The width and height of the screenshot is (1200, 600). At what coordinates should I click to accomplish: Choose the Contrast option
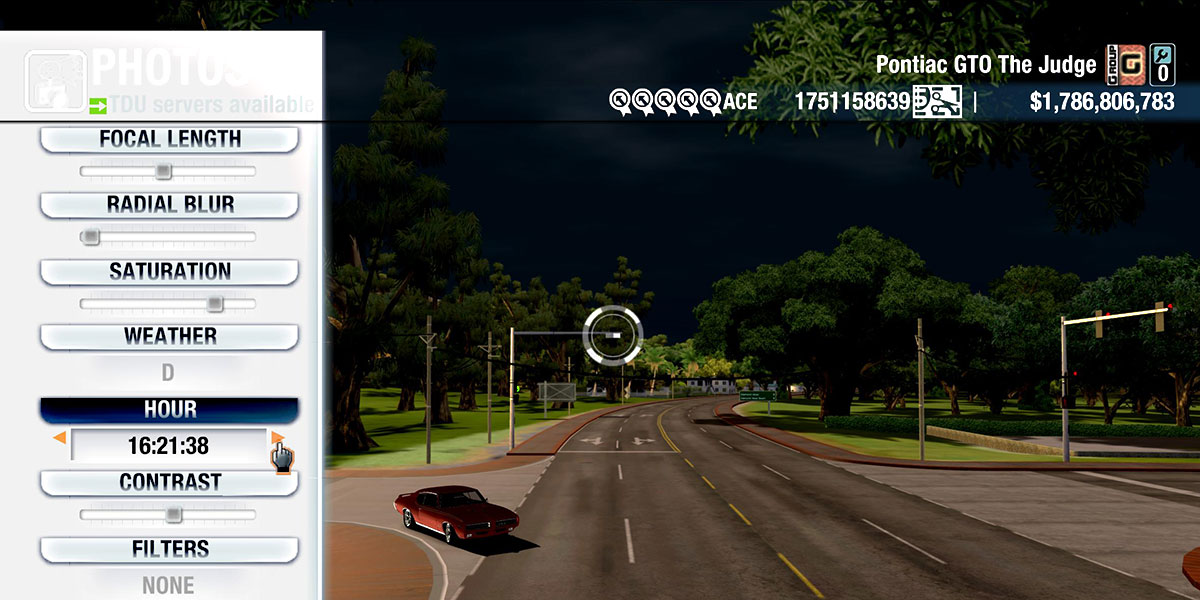(169, 482)
